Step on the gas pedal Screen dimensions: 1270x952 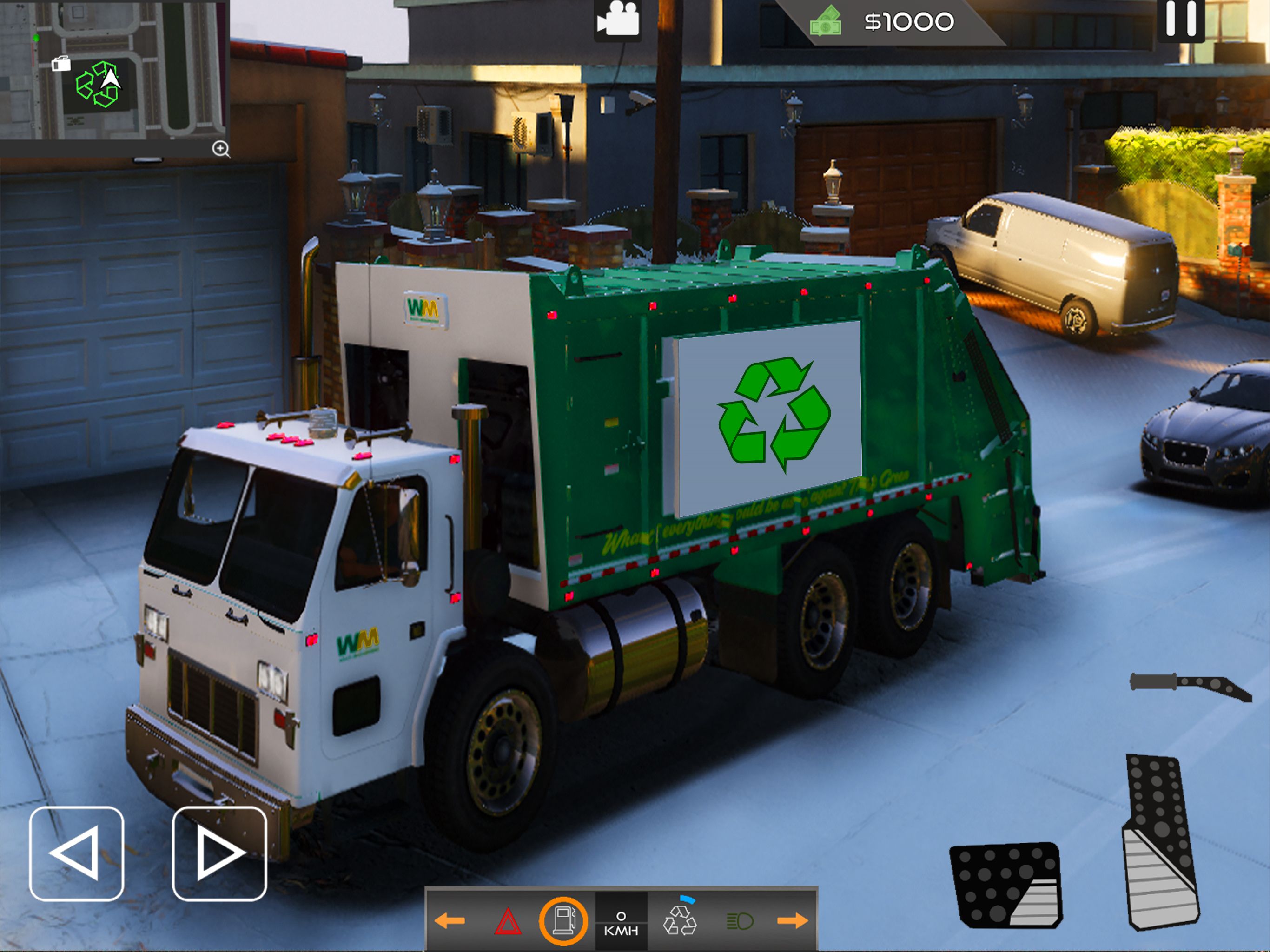(x=1161, y=842)
